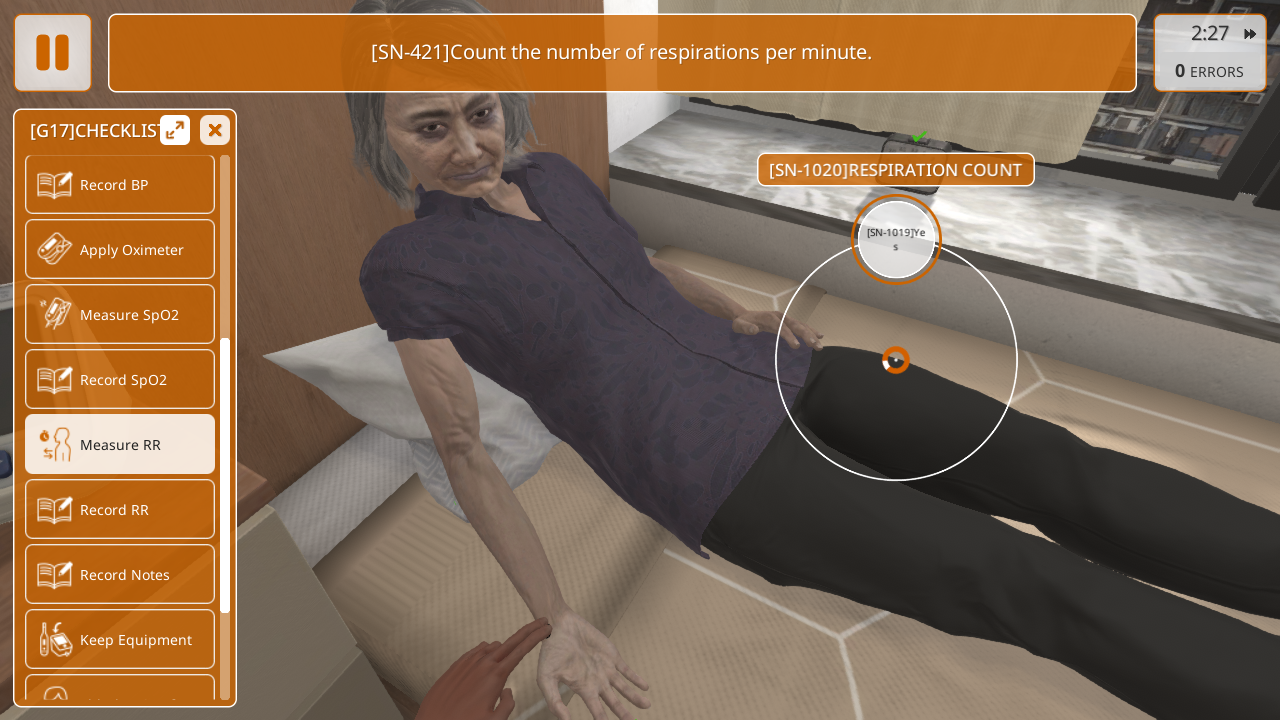Click the checklist scrollbar
Viewport: 1280px width, 720px height.
(225, 475)
